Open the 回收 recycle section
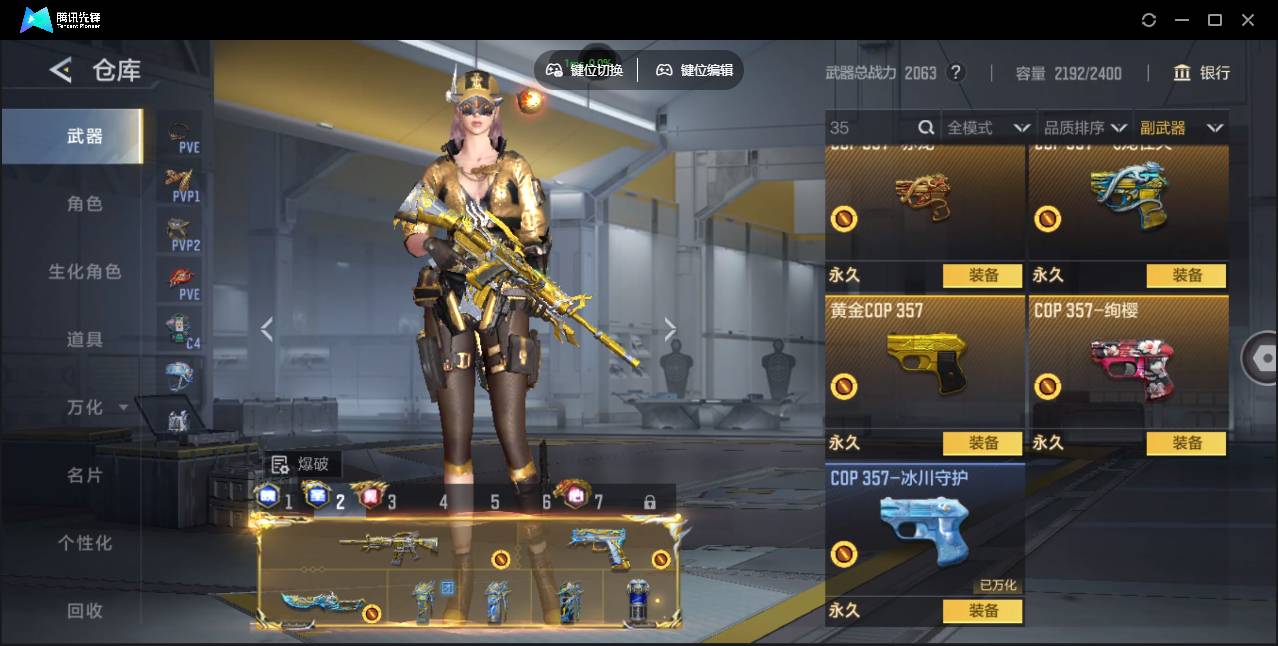Viewport: 1278px width, 646px height. click(84, 610)
